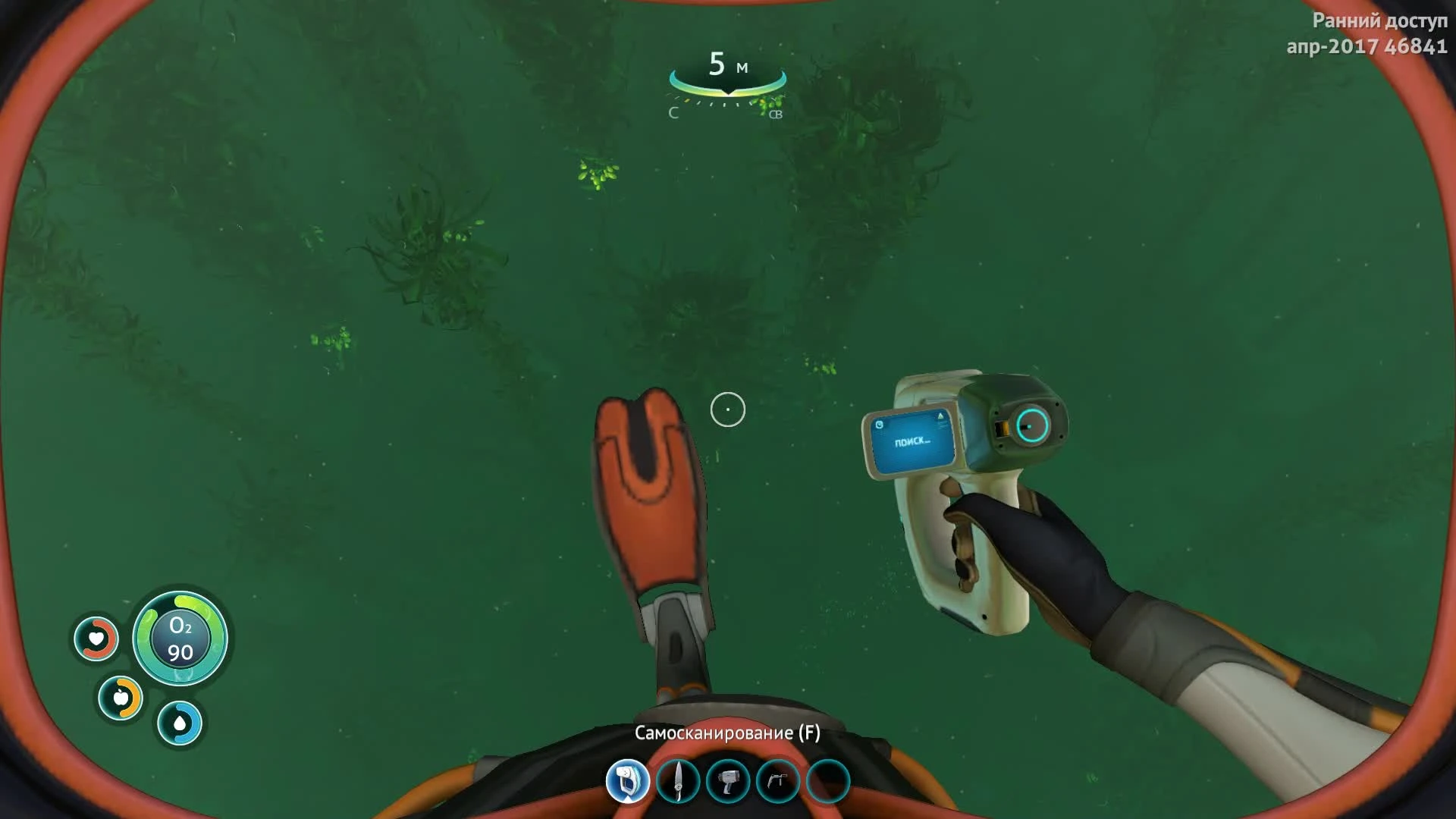The image size is (1456, 819).
Task: Click the апр-2017 46841 build number text
Action: coord(1370,47)
